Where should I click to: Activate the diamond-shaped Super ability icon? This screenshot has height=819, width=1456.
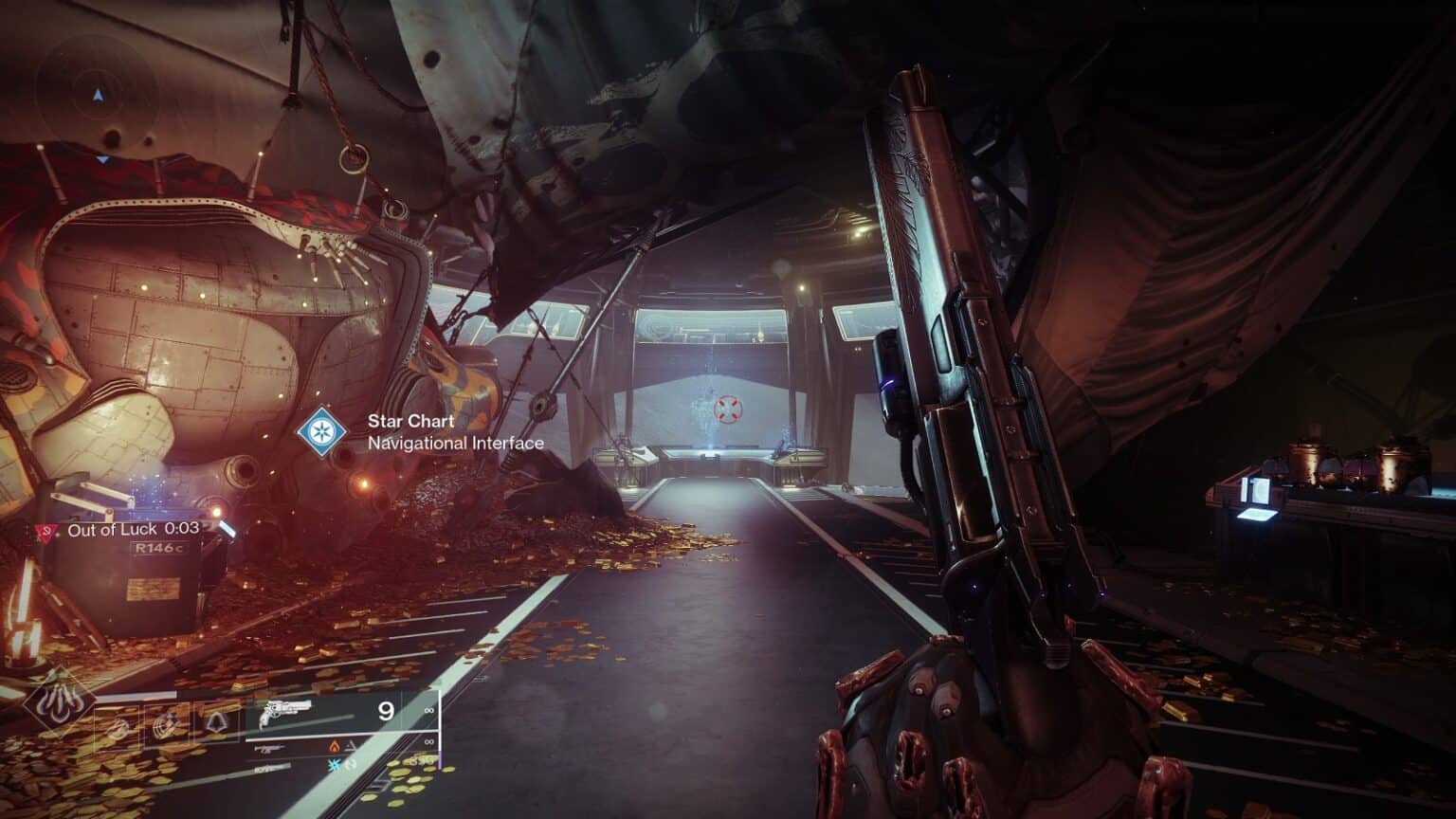coord(60,702)
